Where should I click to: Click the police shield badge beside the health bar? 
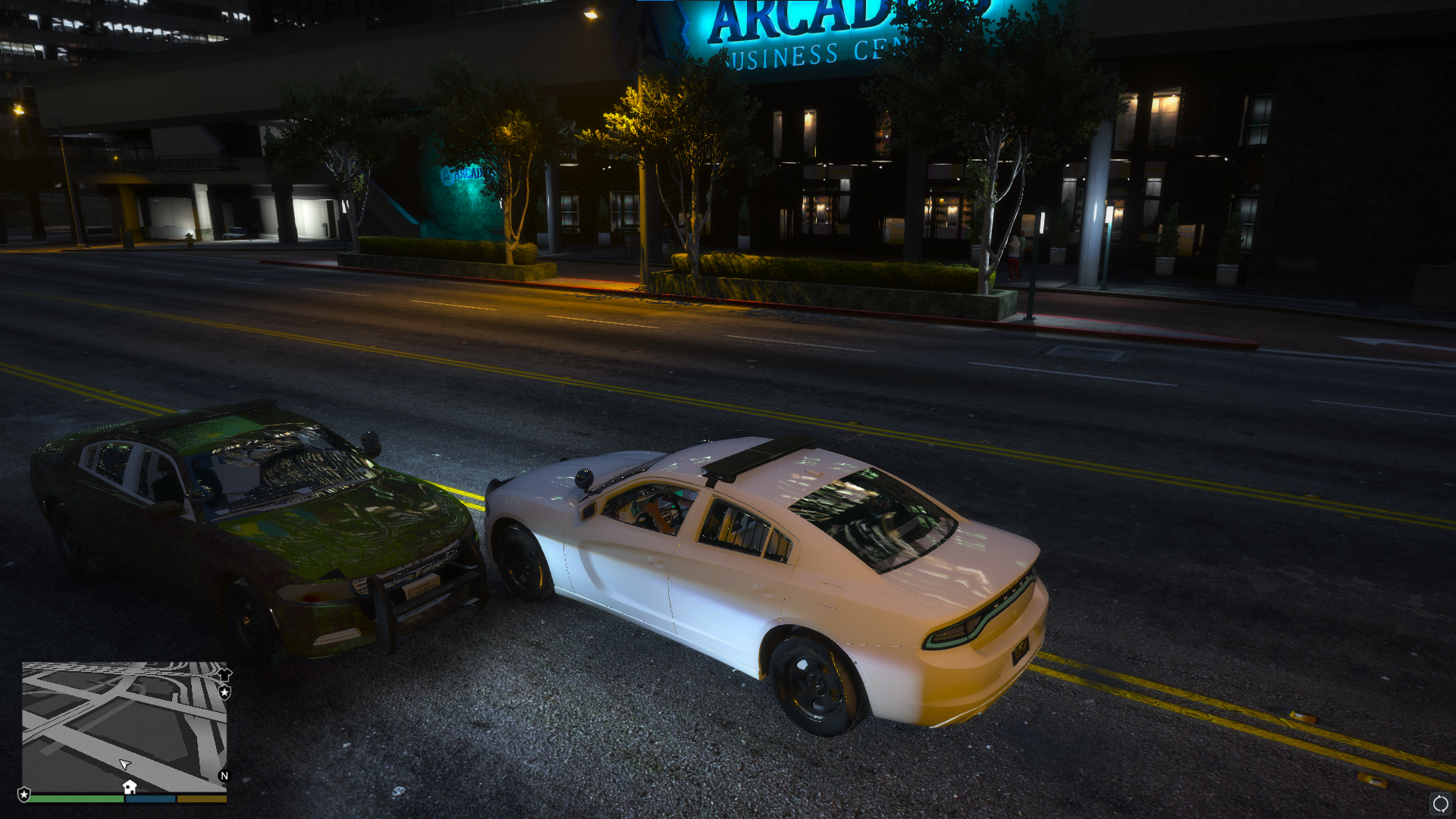24,795
